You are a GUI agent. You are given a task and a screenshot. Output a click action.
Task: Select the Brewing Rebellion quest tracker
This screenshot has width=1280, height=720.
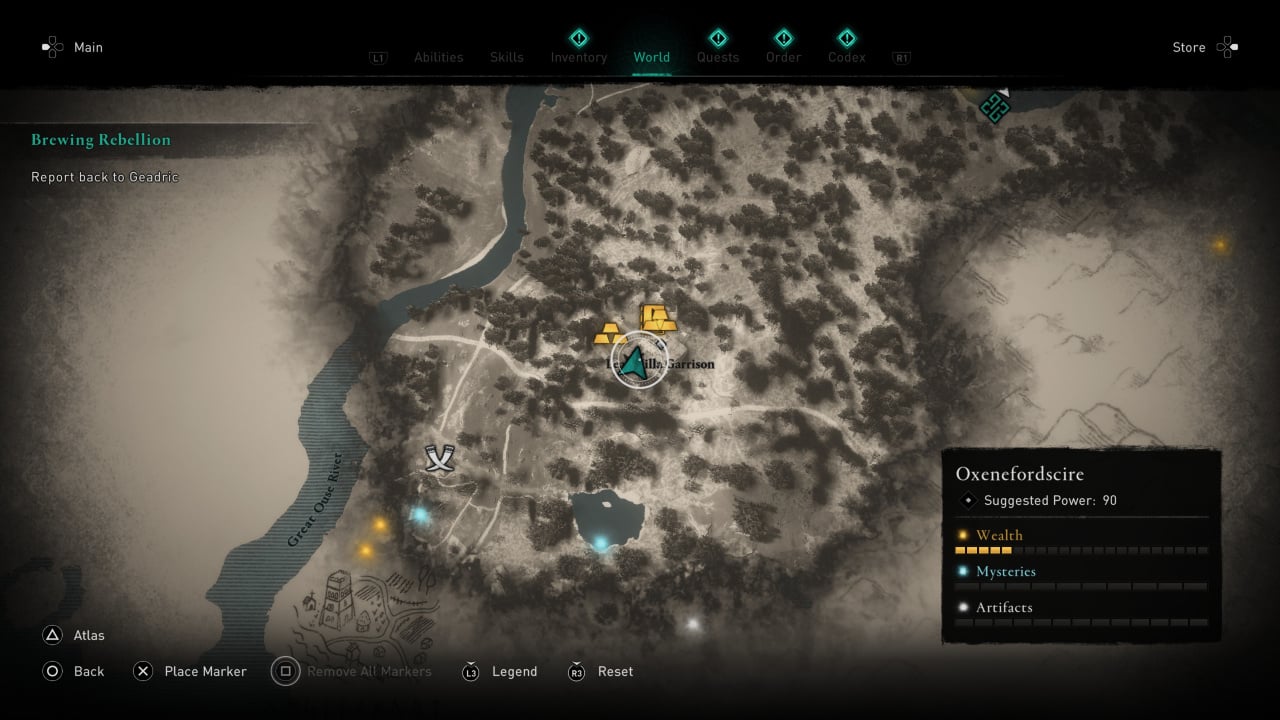101,140
